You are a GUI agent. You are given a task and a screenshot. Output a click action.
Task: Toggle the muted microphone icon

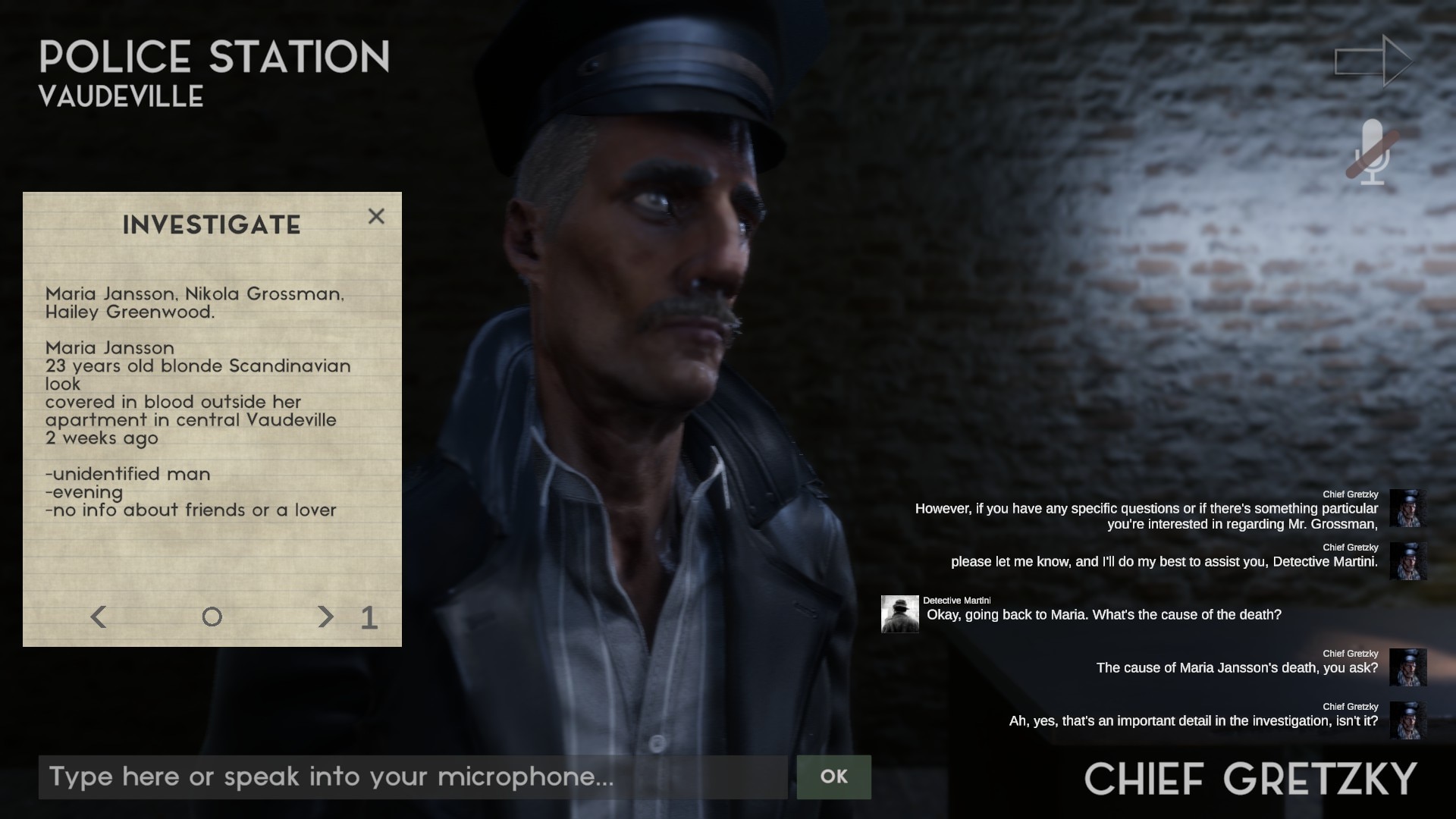coord(1373,152)
